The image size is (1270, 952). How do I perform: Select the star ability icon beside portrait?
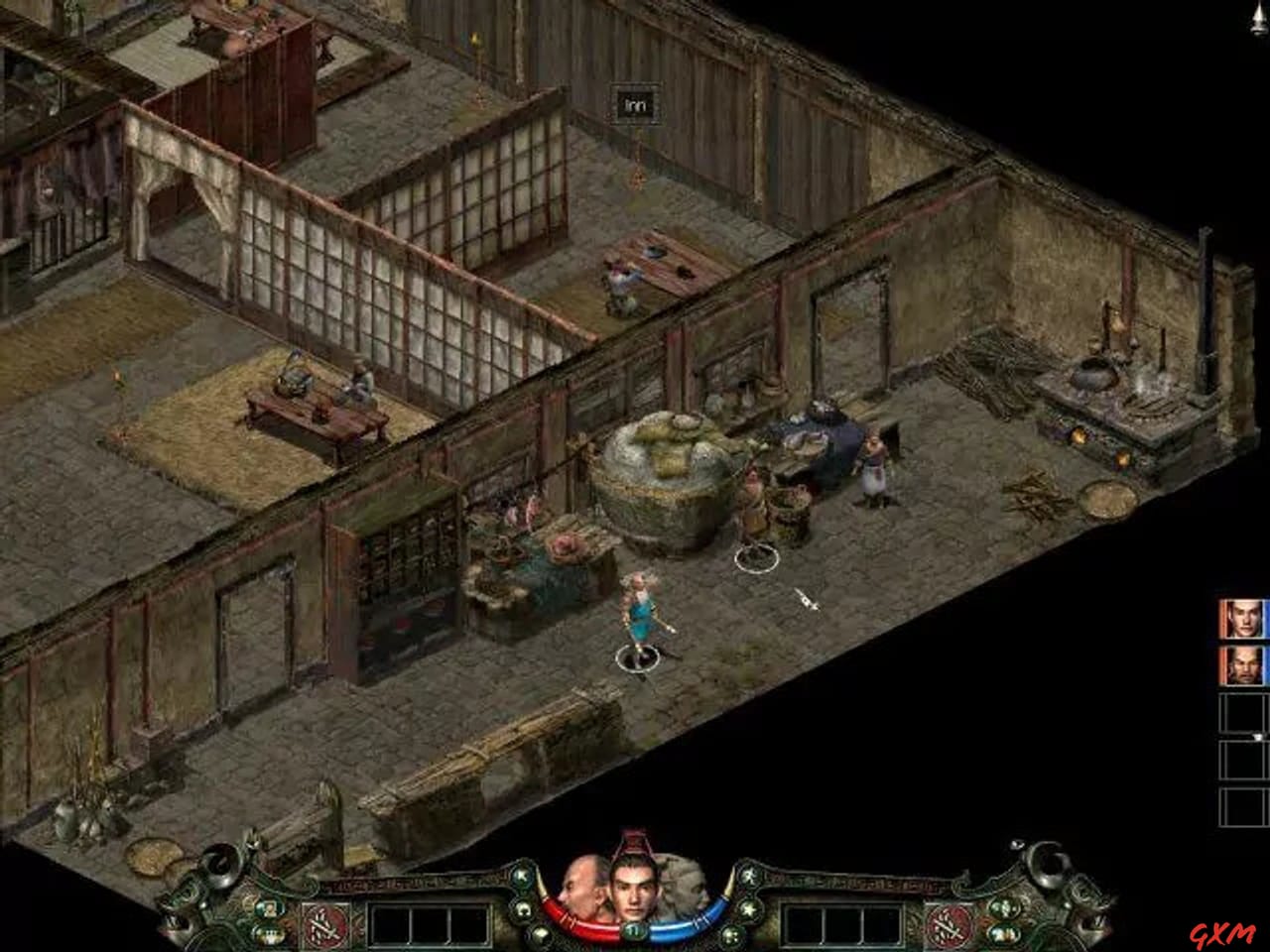(748, 909)
